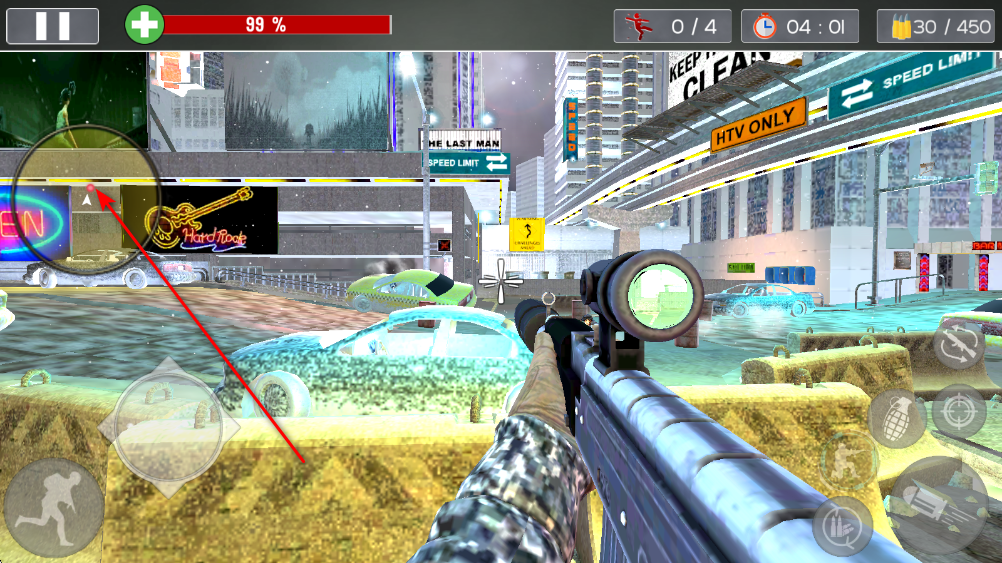The image size is (1002, 563).
Task: Pause the game
Action: pyautogui.click(x=52, y=26)
